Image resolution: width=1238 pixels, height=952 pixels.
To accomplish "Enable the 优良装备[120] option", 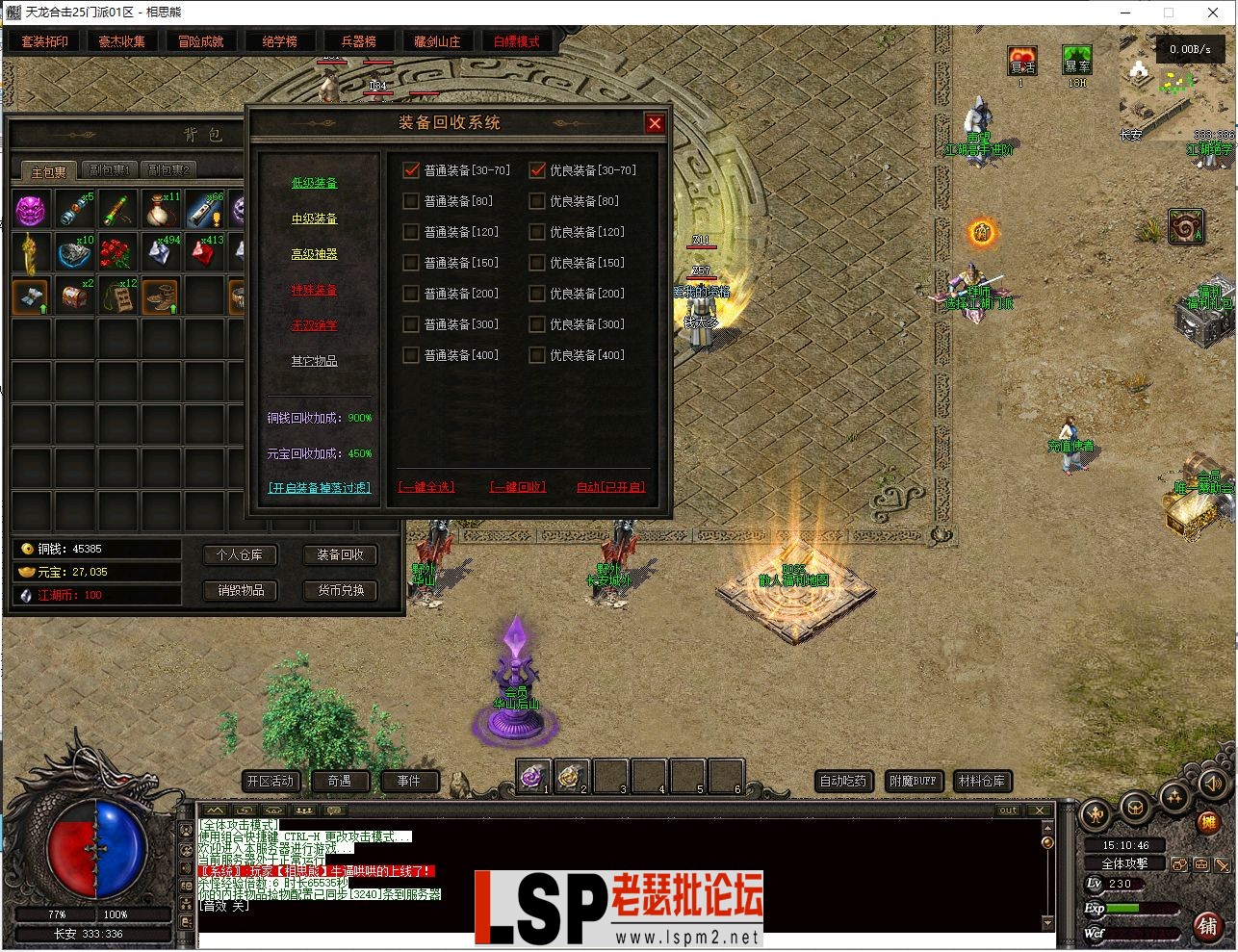I will pos(536,231).
